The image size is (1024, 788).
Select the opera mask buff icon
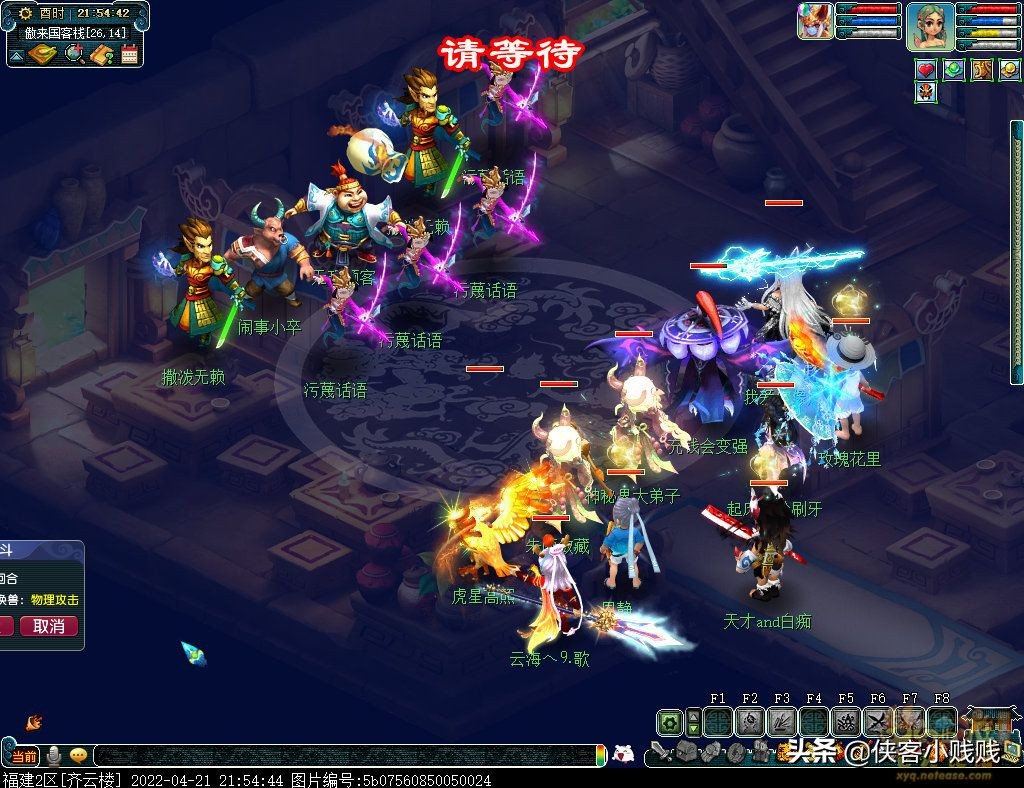point(926,93)
